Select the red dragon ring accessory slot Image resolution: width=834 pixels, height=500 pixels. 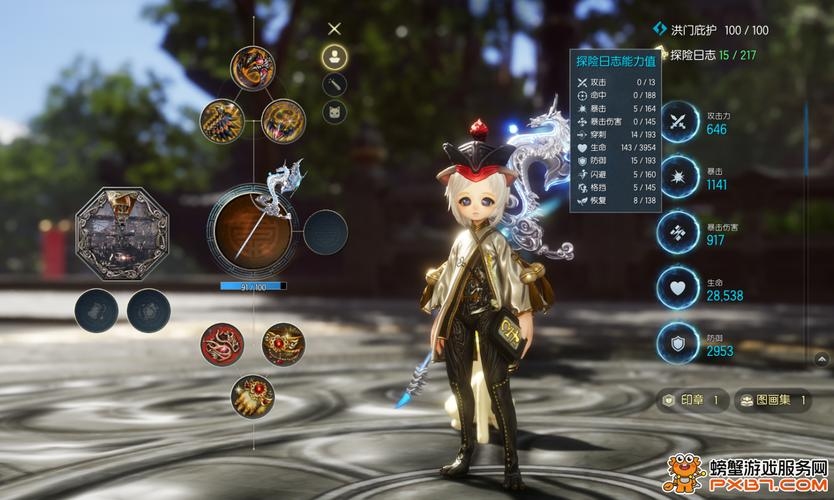coord(222,343)
